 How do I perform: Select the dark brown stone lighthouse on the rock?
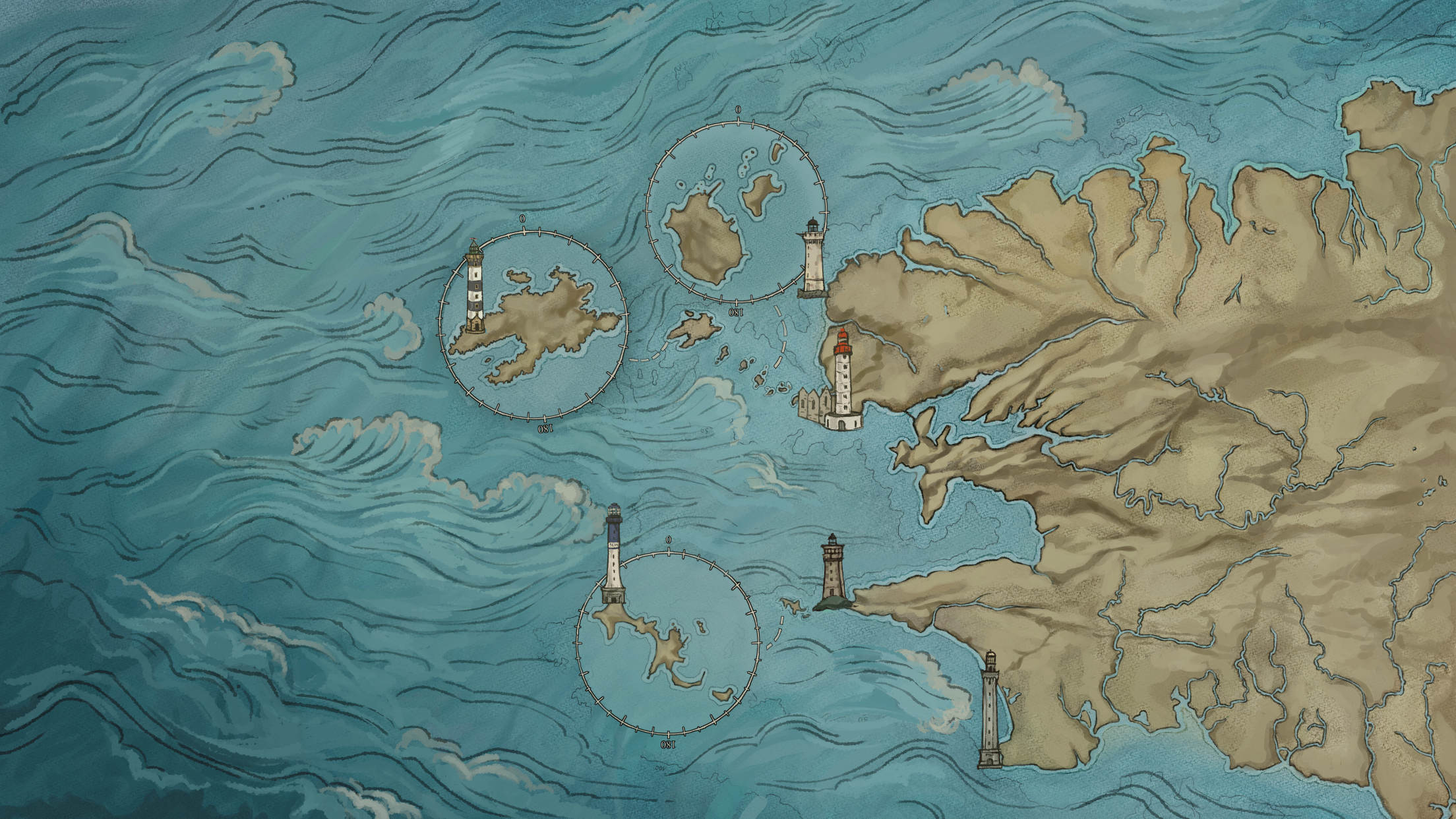click(x=832, y=572)
